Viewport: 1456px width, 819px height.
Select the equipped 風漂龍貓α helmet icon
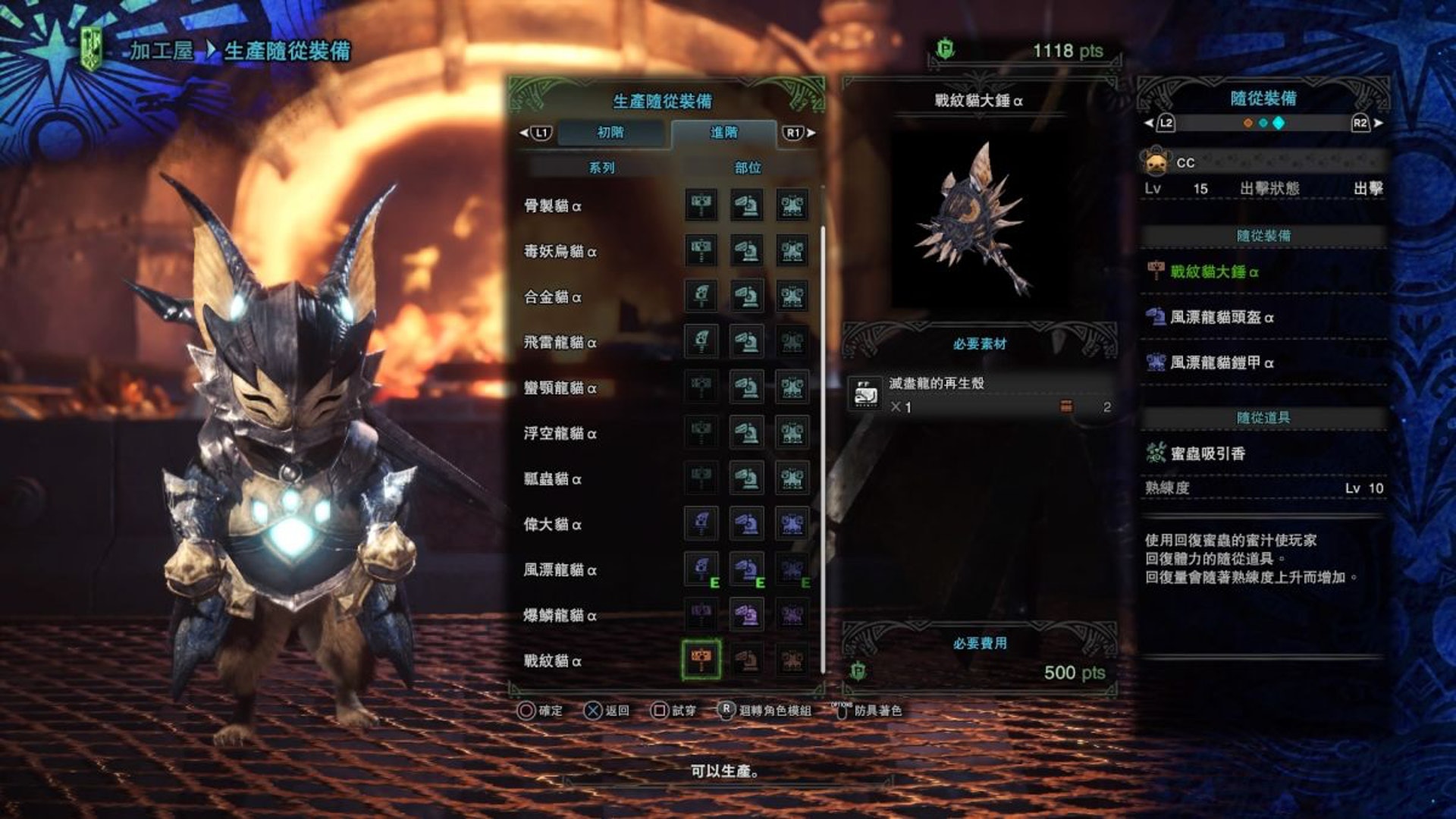747,570
